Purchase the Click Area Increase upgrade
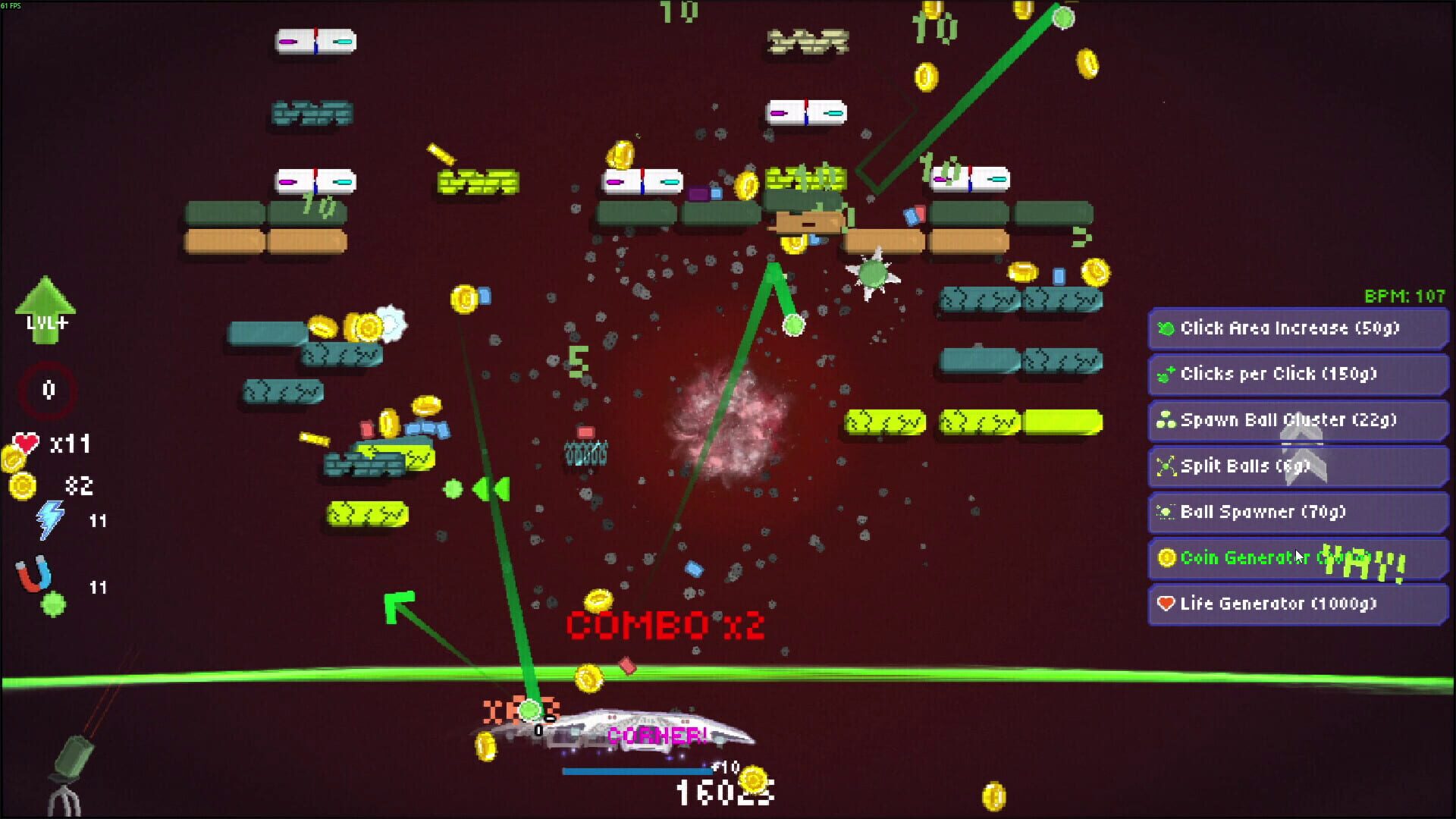Viewport: 1456px width, 819px height. click(1297, 329)
